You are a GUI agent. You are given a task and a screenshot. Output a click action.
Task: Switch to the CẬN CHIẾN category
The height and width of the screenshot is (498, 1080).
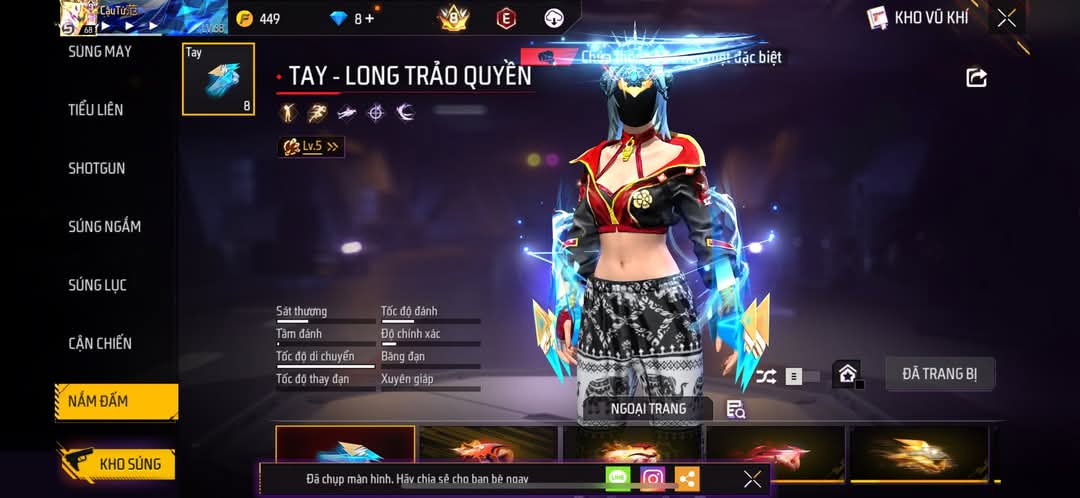[100, 343]
